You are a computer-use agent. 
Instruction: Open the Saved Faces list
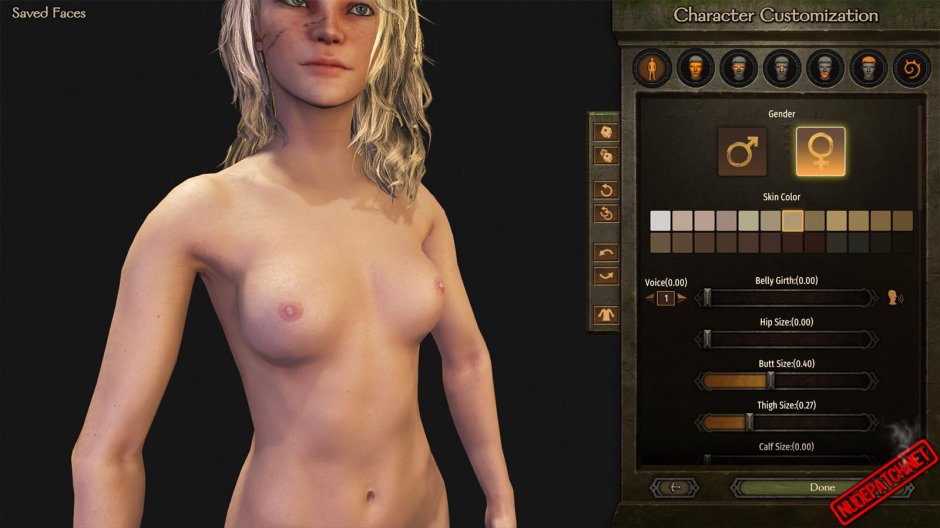pos(49,13)
